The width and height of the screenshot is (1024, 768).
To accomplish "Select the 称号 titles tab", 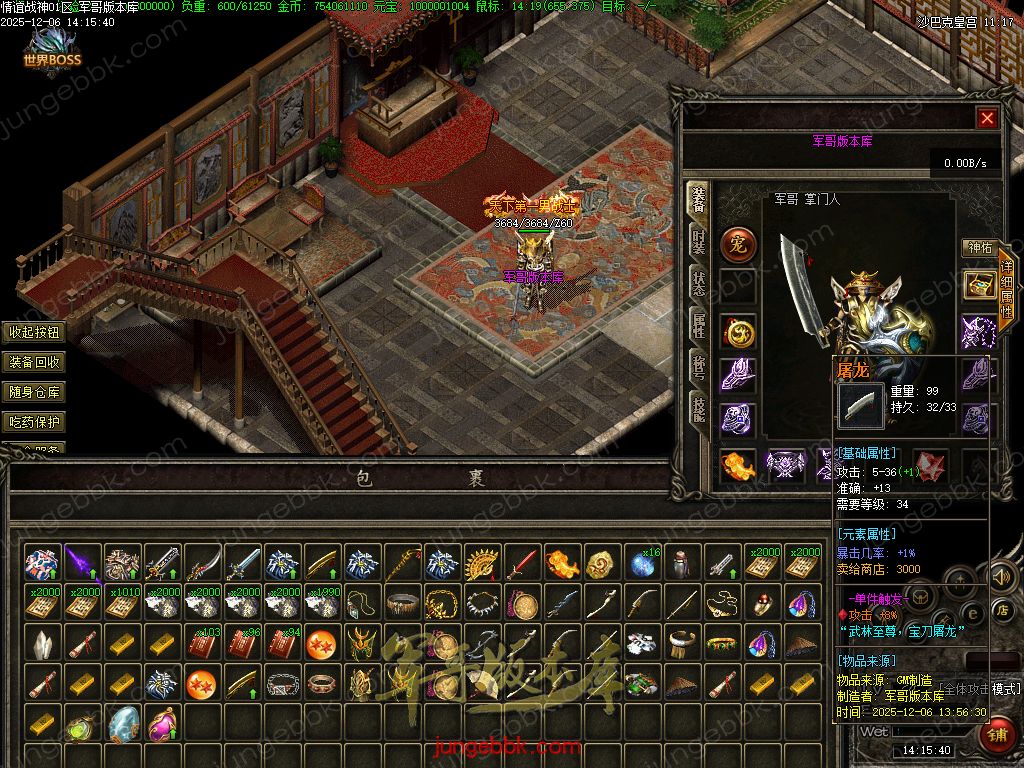I will pyautogui.click(x=699, y=364).
